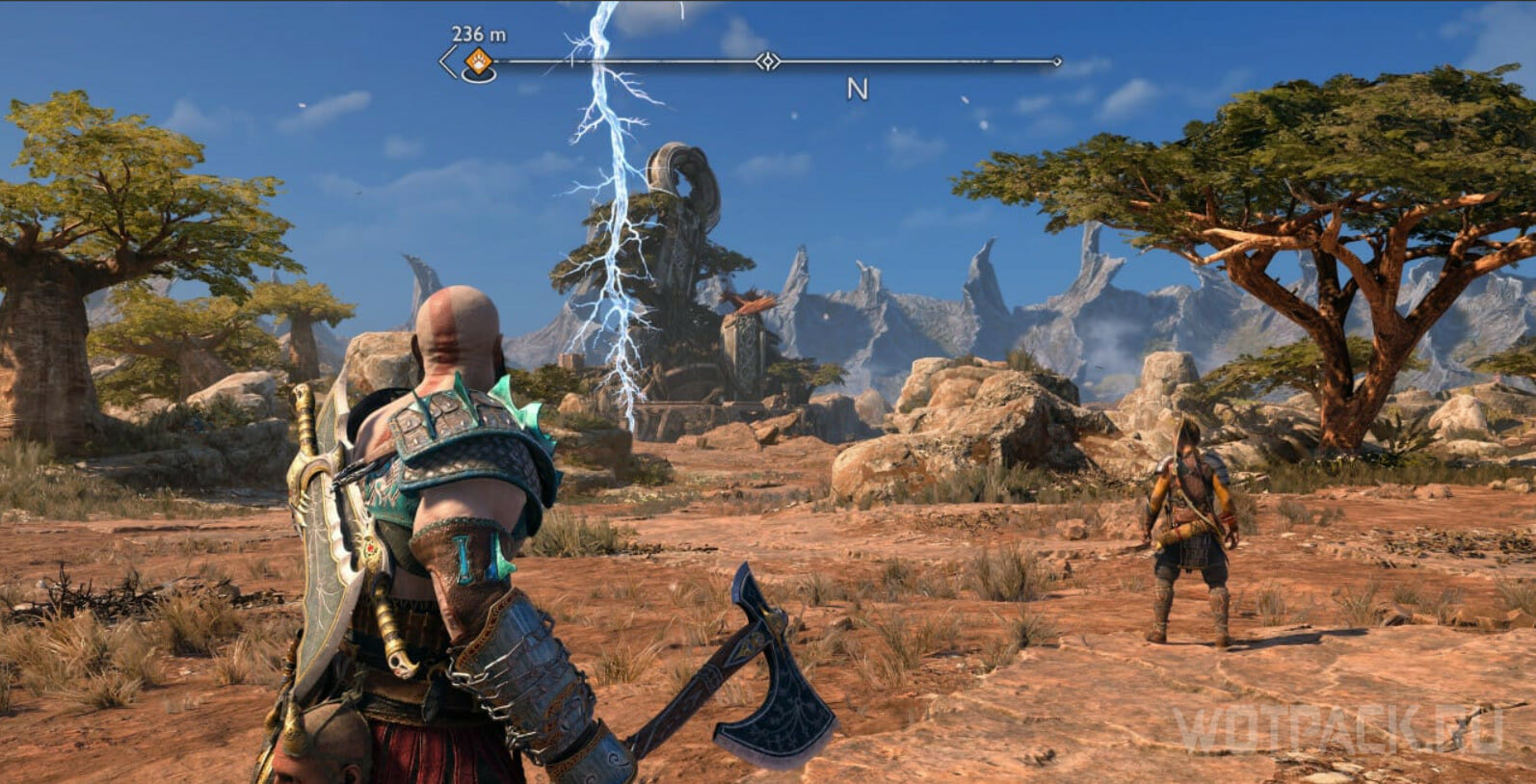
Task: Select the orange paw objective marker
Action: click(477, 63)
